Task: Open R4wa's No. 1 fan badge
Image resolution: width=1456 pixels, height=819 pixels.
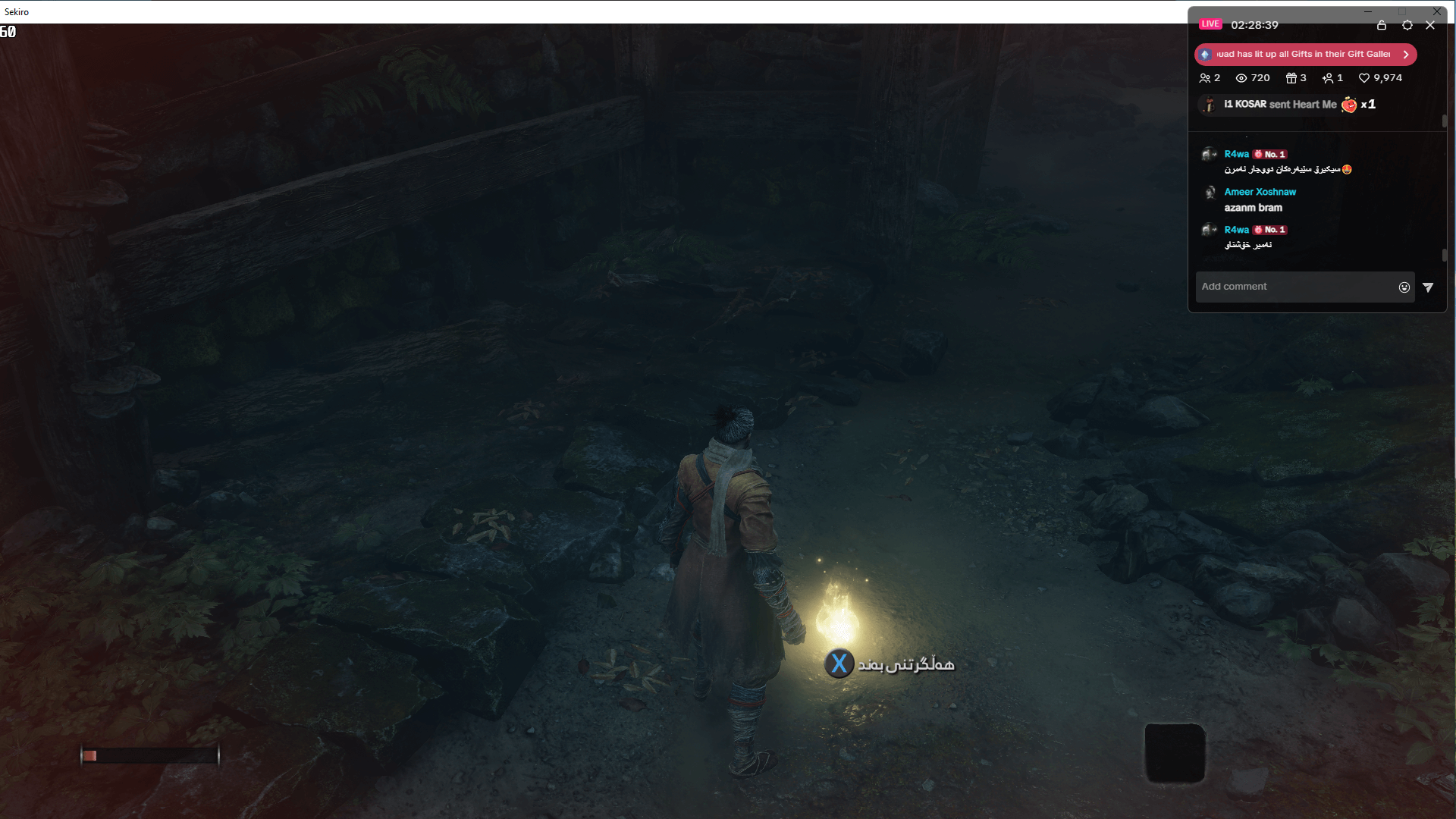Action: coord(1269,154)
